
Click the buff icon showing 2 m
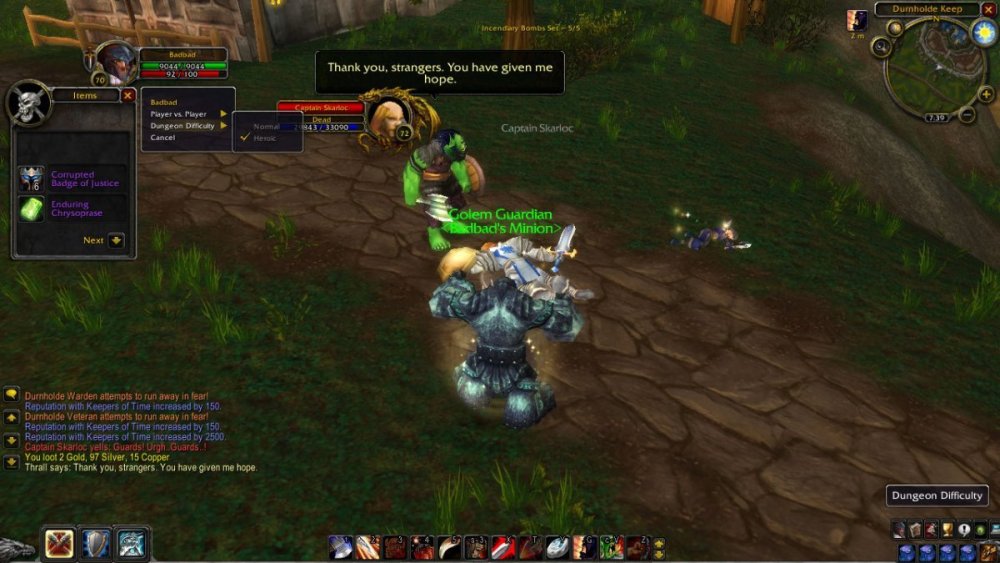click(857, 20)
